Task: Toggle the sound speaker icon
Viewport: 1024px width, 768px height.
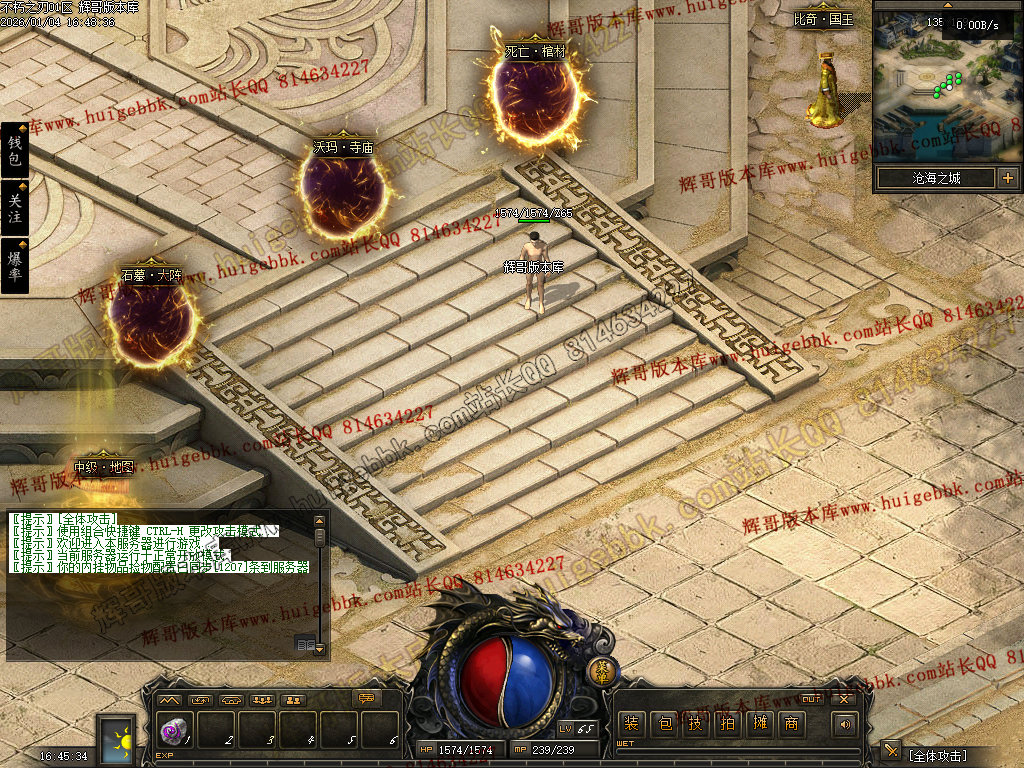Action: pyautogui.click(x=846, y=724)
